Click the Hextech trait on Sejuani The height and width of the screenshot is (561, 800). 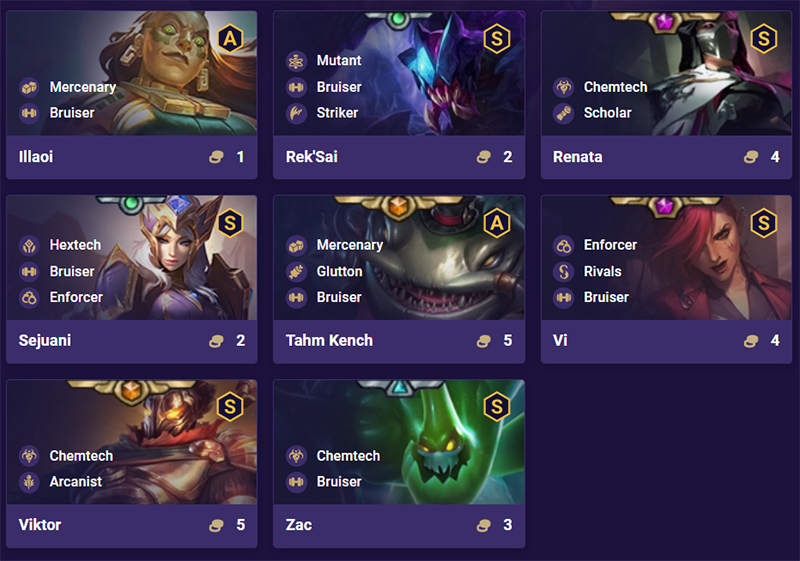[x=73, y=245]
